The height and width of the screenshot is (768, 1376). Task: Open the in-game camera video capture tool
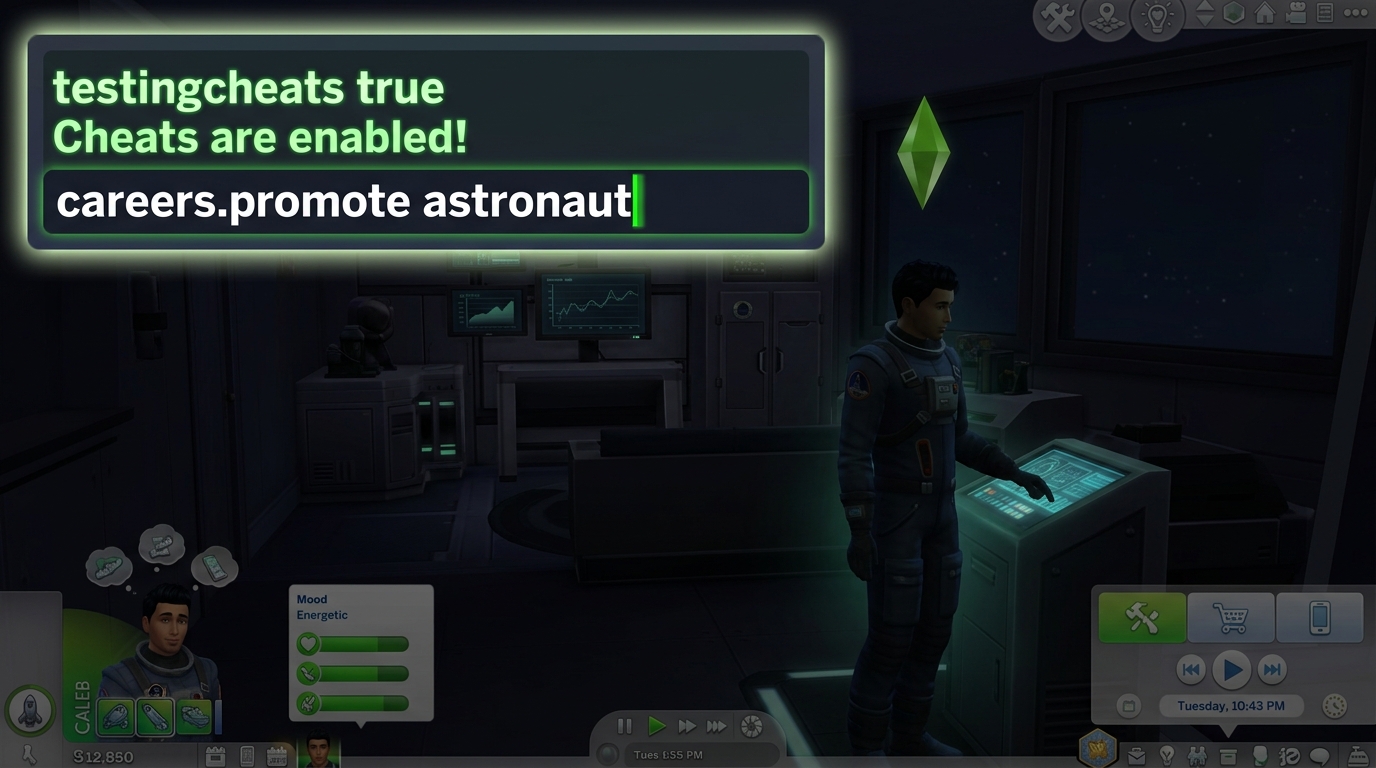pos(1296,14)
